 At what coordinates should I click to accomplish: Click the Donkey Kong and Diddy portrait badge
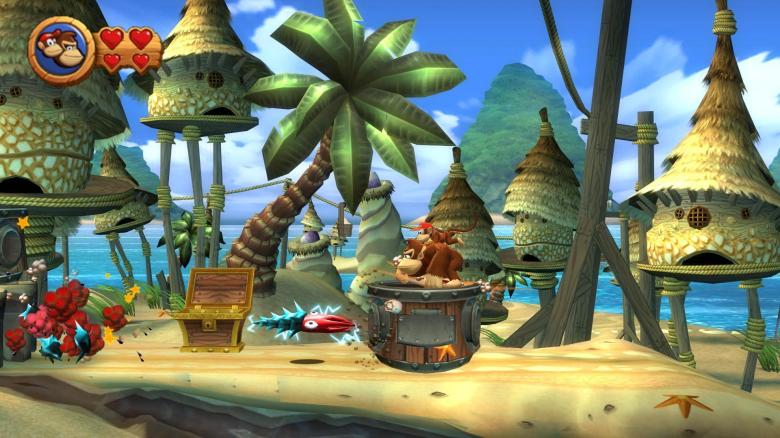pos(61,50)
